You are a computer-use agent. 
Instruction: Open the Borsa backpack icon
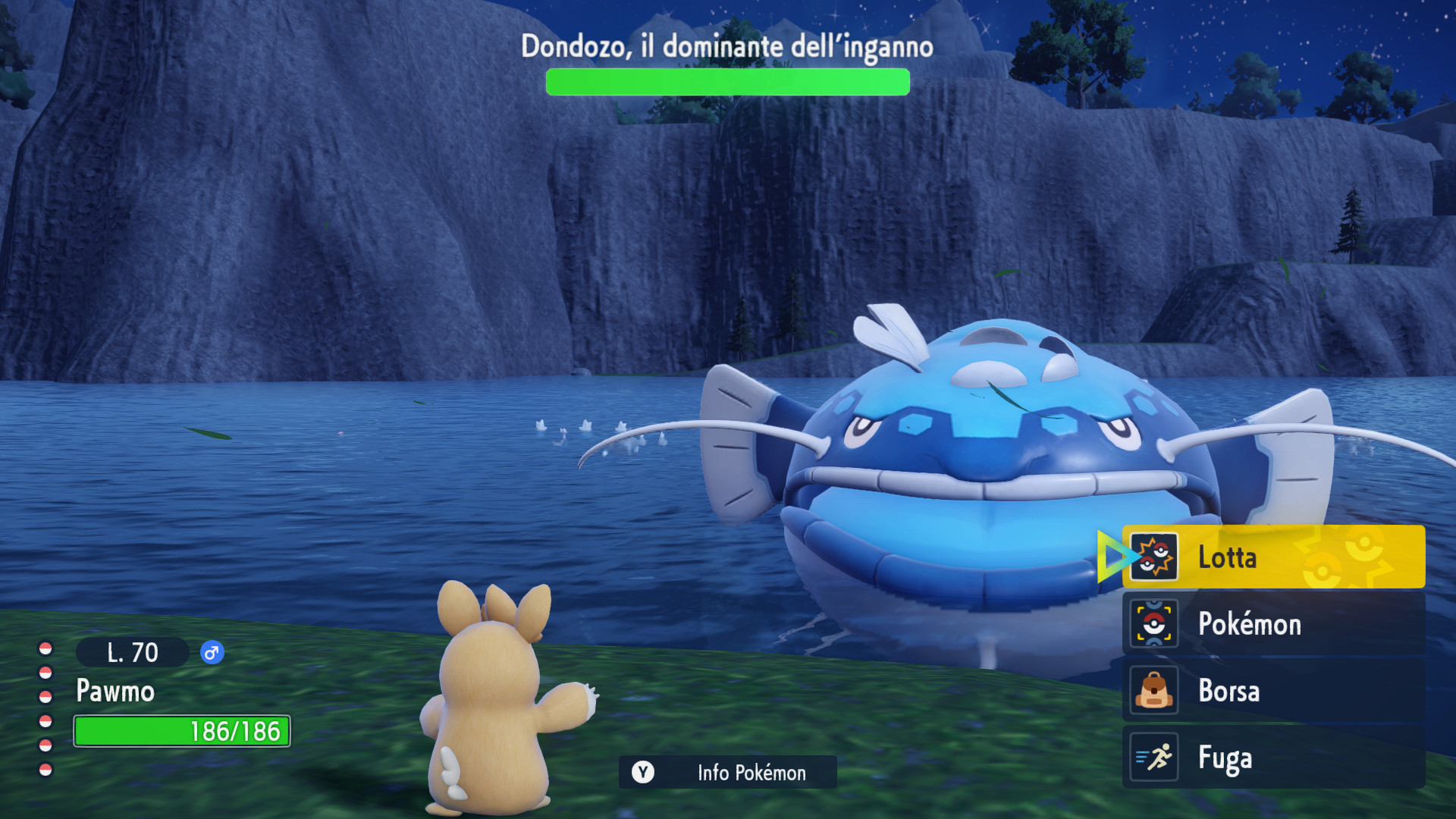pyautogui.click(x=1153, y=691)
